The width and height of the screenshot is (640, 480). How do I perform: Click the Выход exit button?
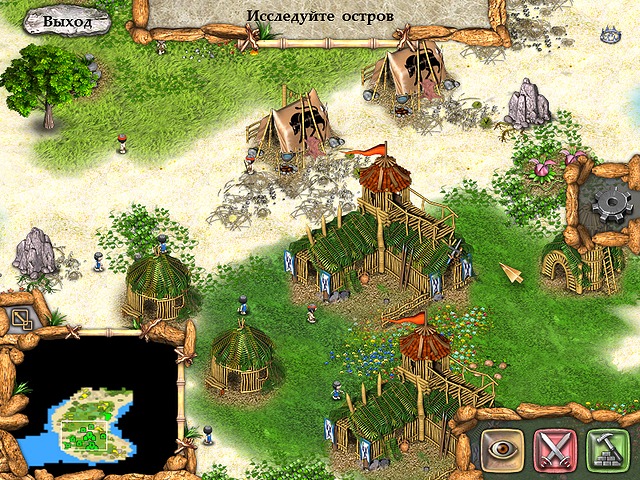click(67, 21)
